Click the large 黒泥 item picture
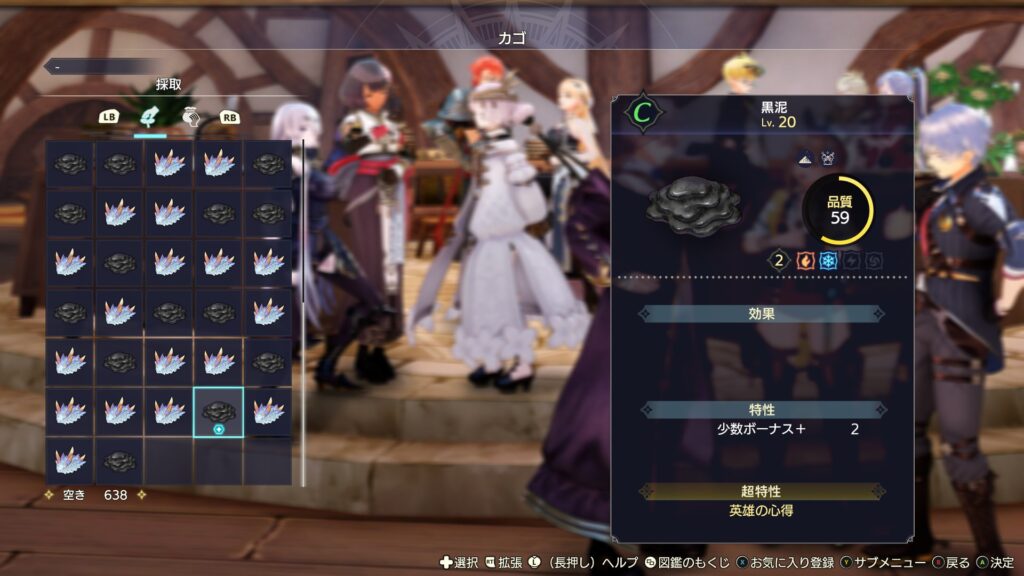Viewport: 1024px width, 576px height. 693,206
